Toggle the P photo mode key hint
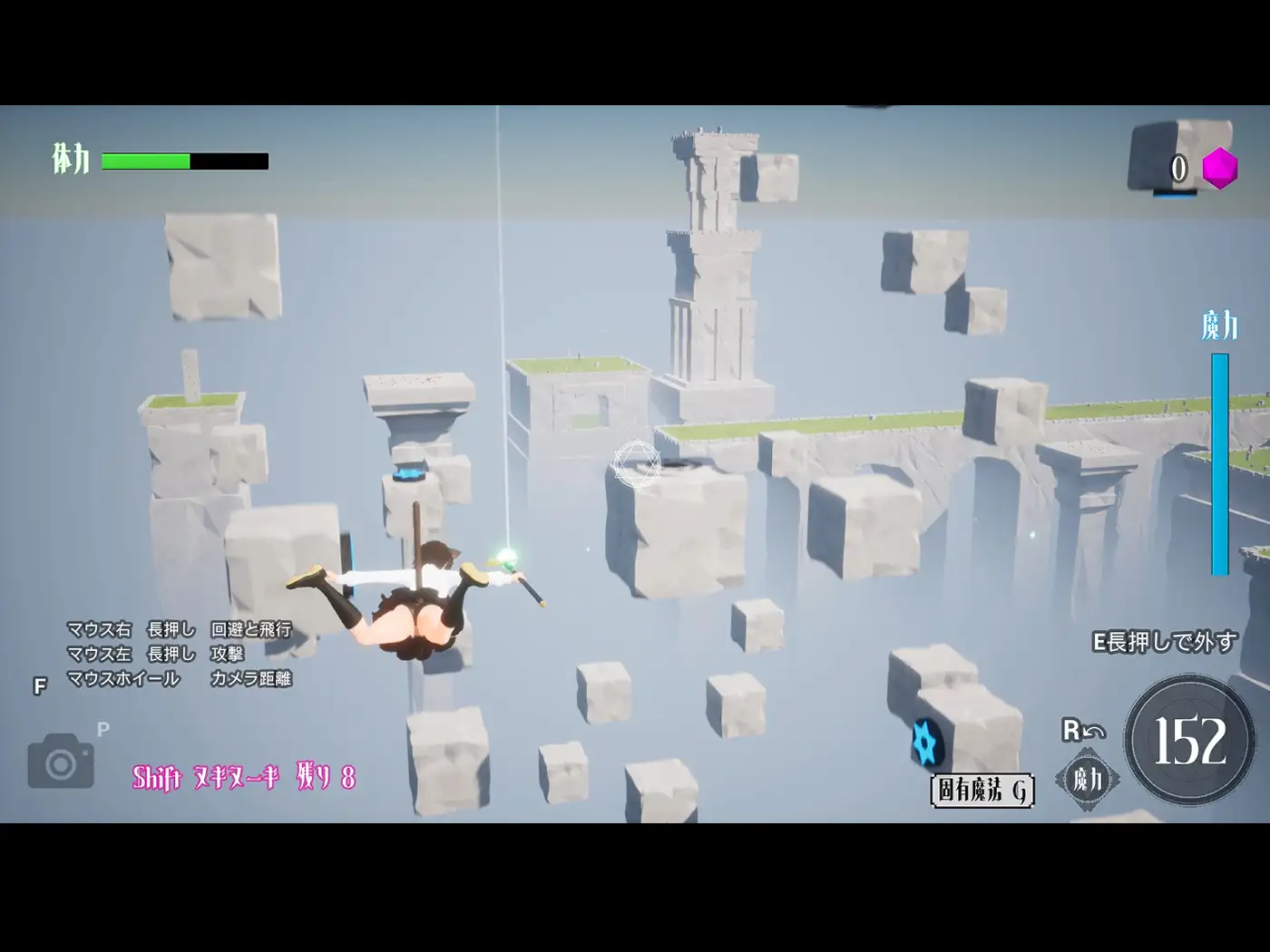This screenshot has width=1270, height=952. click(x=103, y=726)
